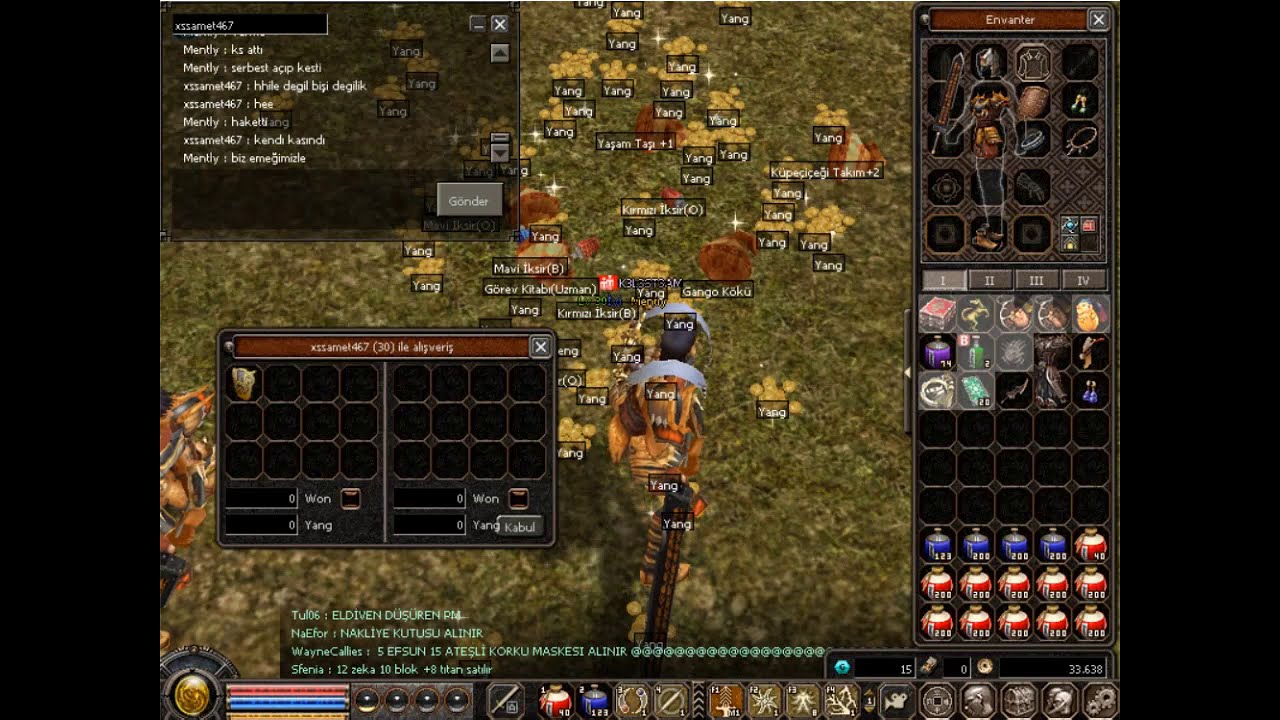Select the shield item in the trade grid
This screenshot has width=1280, height=720.
click(244, 382)
